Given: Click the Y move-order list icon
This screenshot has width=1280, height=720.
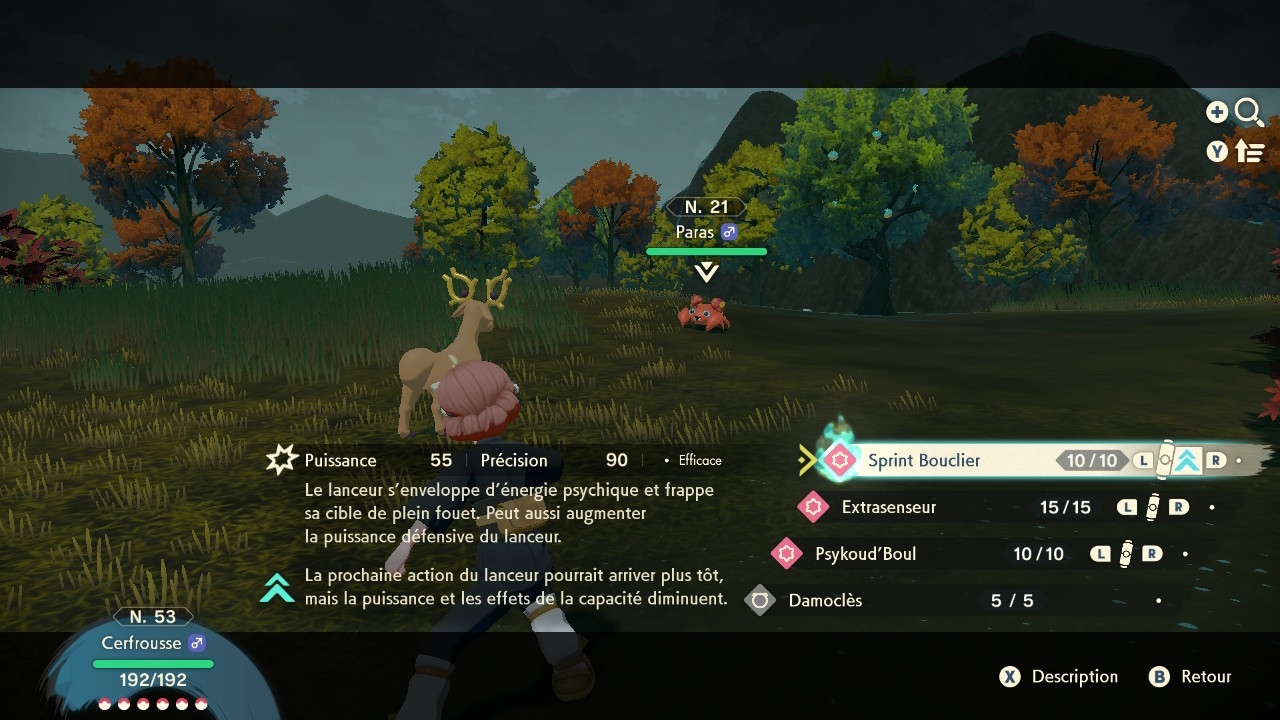Looking at the screenshot, I should (x=1250, y=151).
